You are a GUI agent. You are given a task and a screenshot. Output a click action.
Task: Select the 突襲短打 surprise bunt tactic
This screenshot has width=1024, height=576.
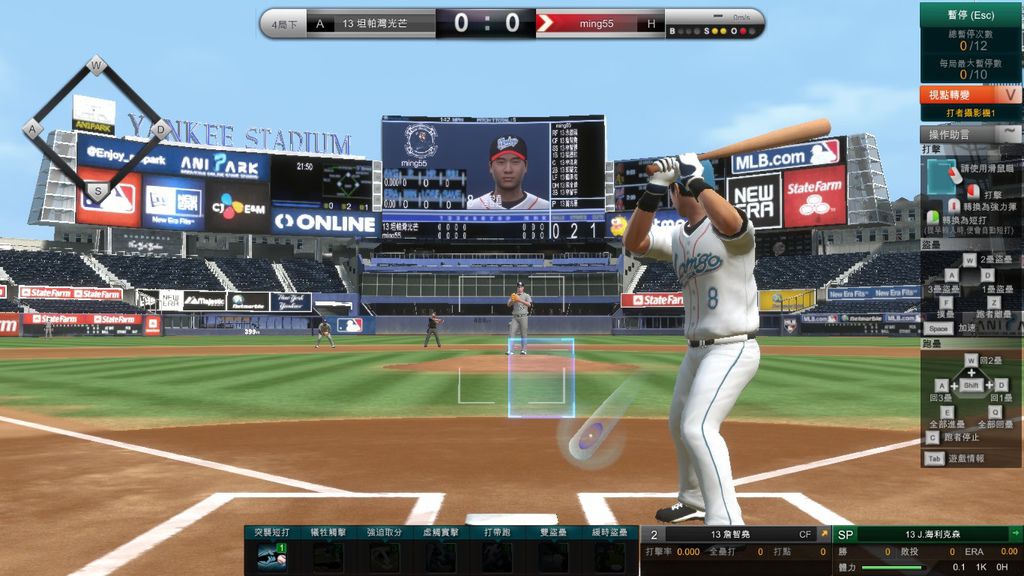272,556
